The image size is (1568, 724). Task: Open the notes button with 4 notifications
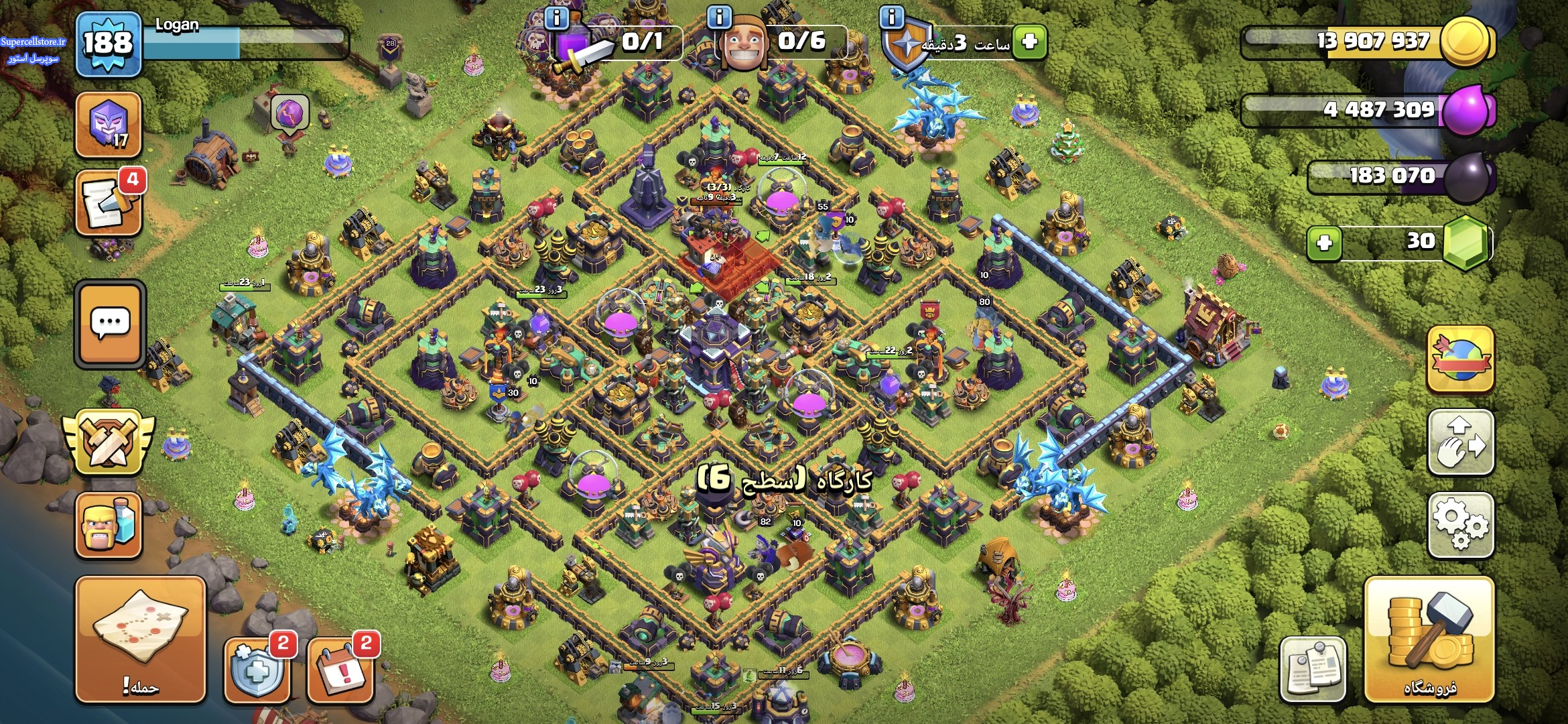coord(109,203)
